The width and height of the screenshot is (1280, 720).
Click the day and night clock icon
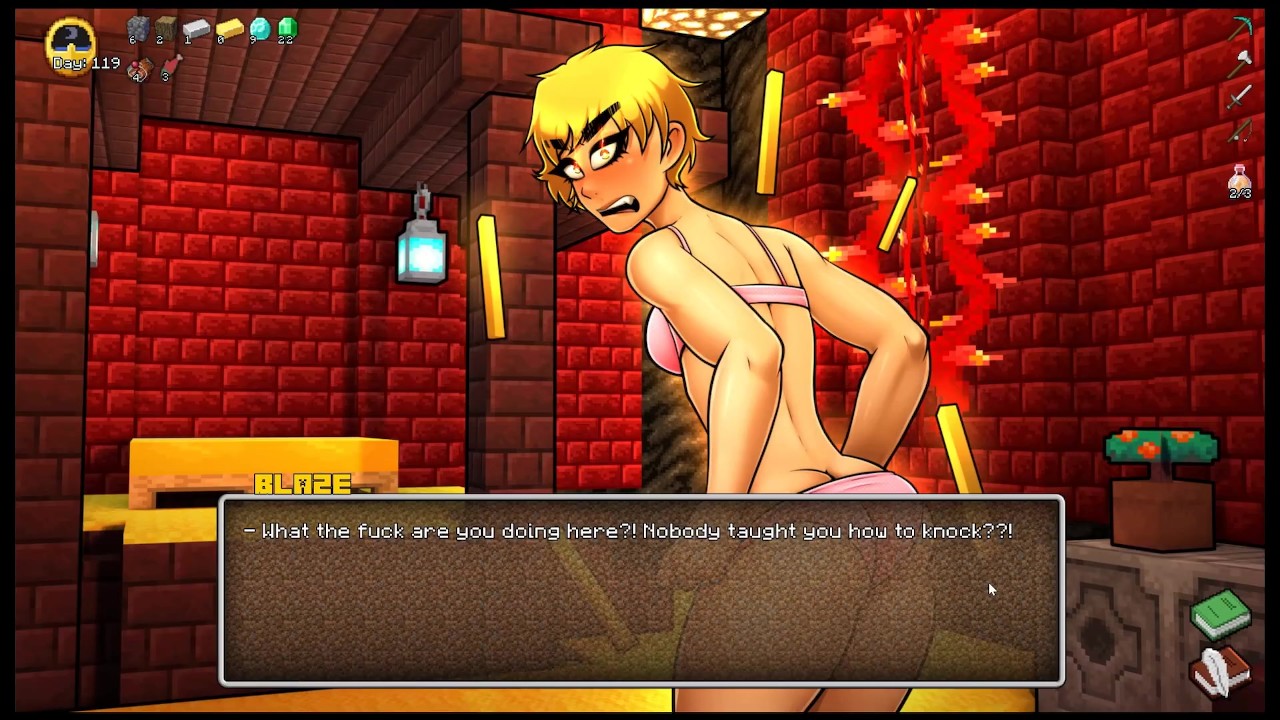pyautogui.click(x=70, y=40)
